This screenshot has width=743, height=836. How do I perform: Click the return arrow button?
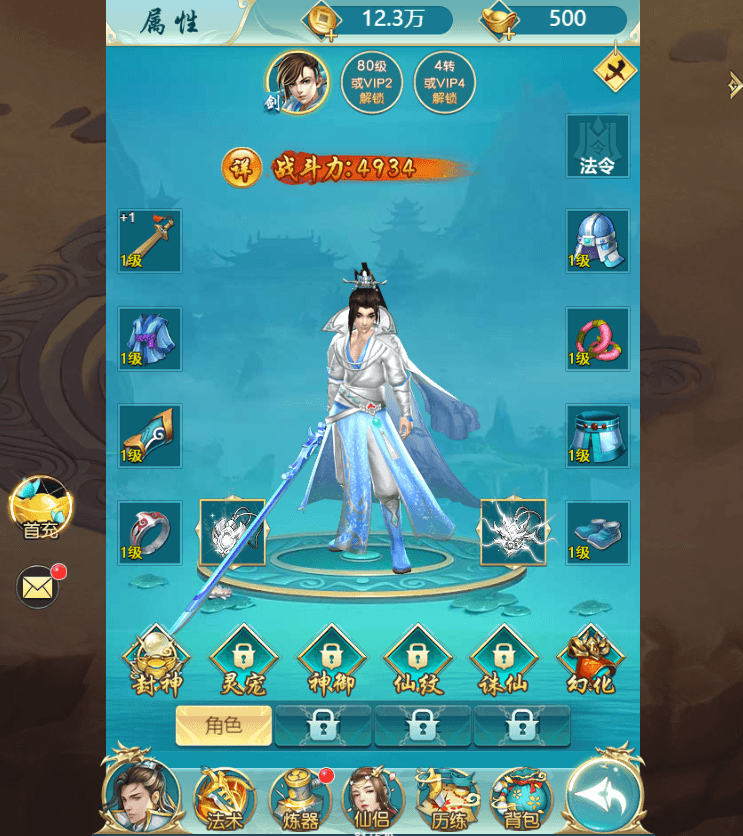601,795
